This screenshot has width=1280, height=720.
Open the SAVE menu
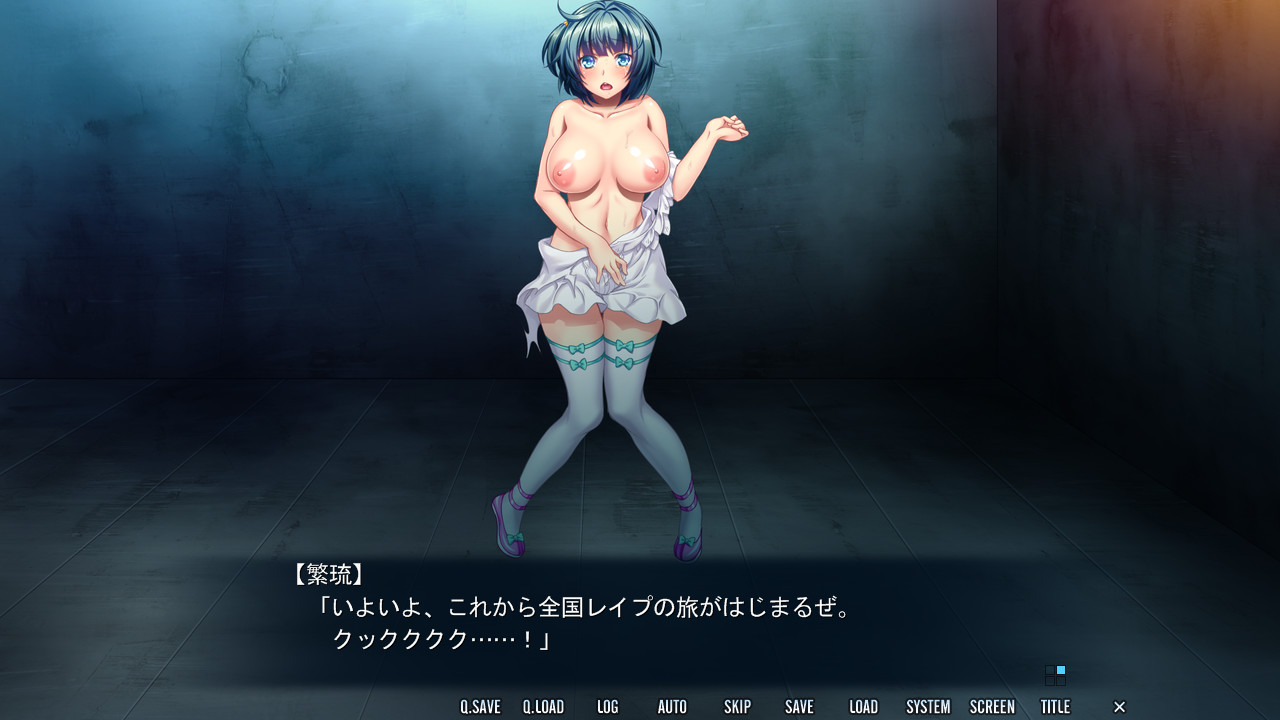pos(799,706)
